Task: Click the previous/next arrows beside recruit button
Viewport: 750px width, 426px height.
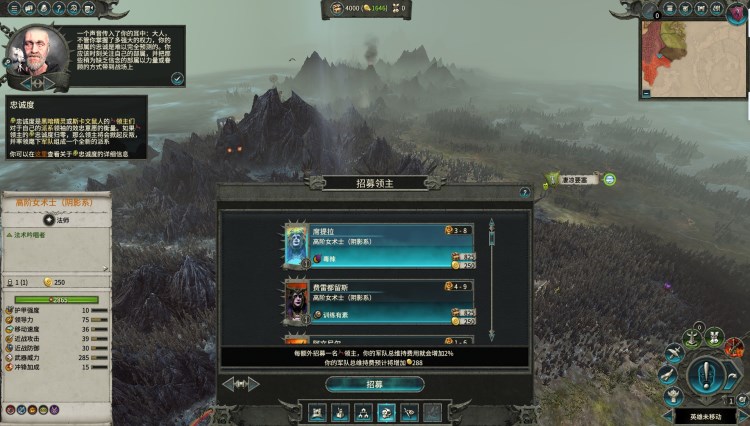Action: click(241, 384)
